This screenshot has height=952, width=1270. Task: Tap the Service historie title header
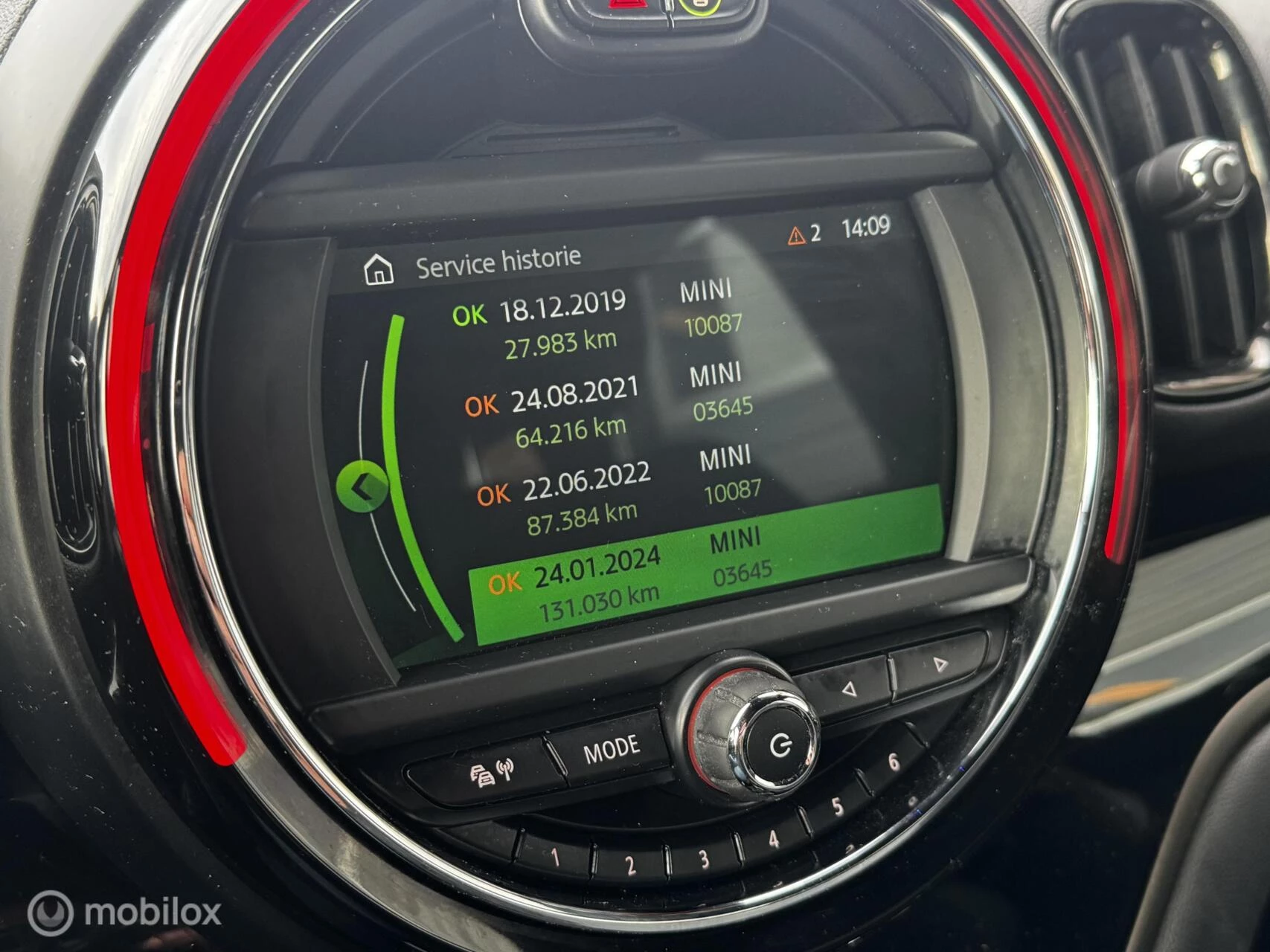pyautogui.click(x=498, y=263)
